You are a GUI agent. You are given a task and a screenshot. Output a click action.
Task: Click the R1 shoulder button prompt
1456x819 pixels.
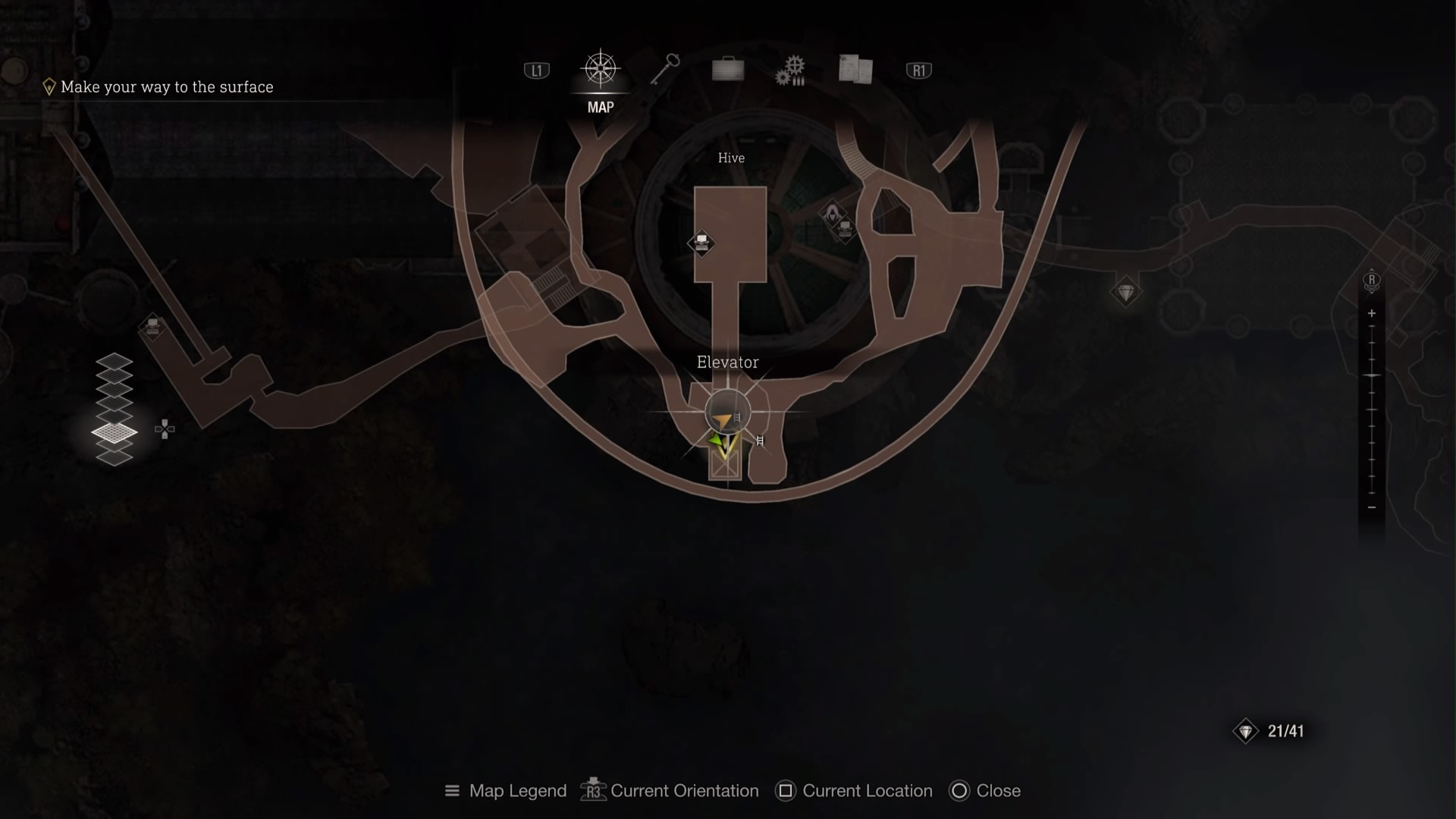(918, 69)
